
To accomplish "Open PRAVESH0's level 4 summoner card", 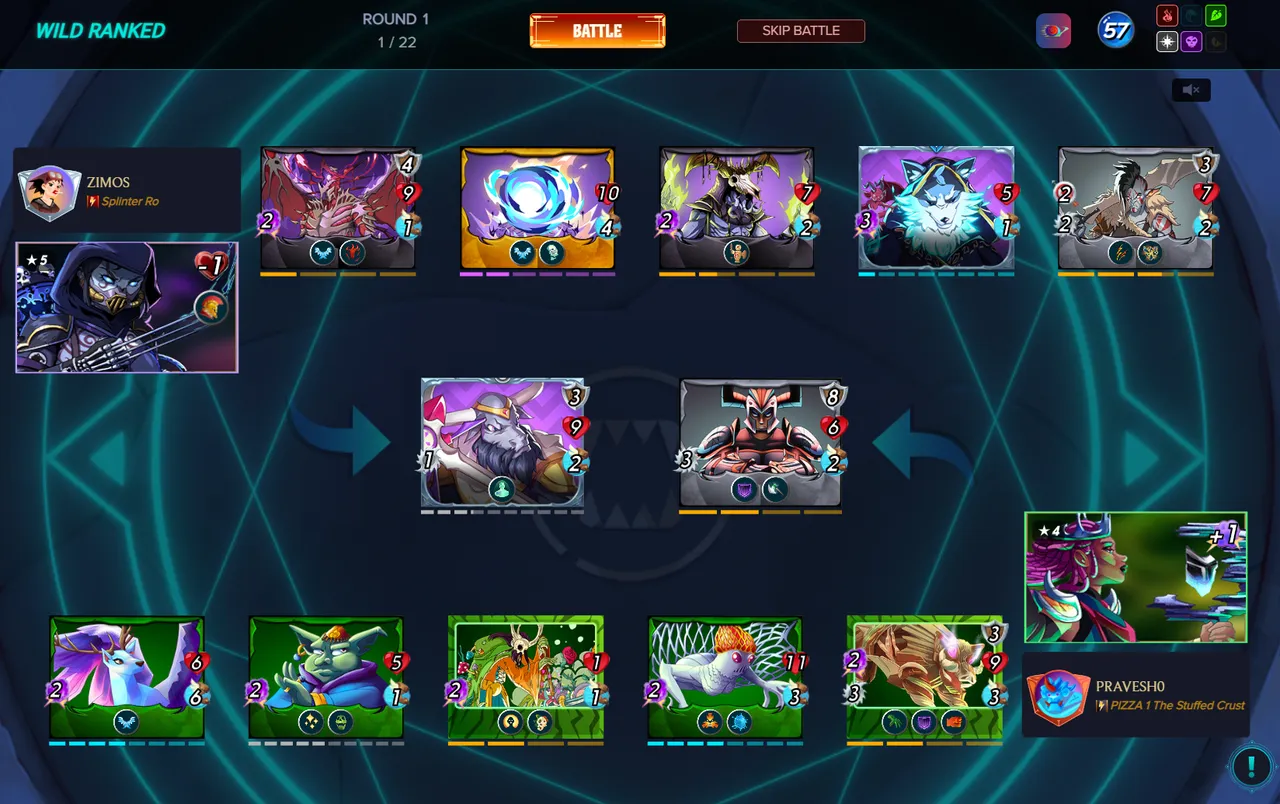I will click(x=1135, y=578).
